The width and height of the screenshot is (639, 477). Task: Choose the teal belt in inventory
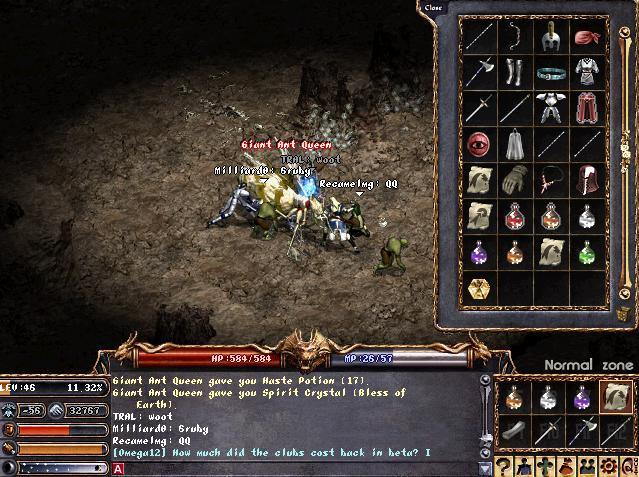(549, 72)
